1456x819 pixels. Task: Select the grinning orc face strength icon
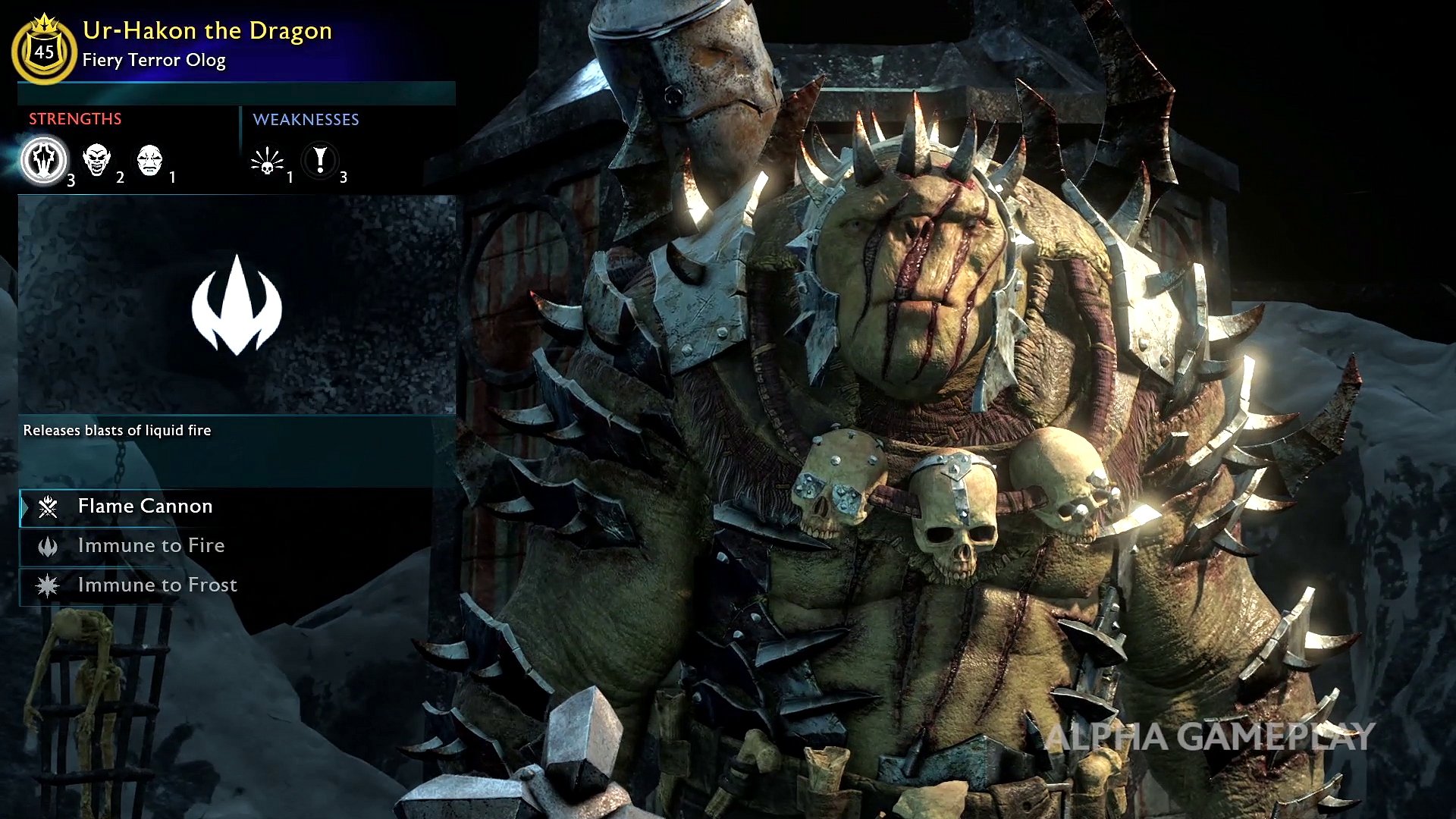tap(96, 160)
